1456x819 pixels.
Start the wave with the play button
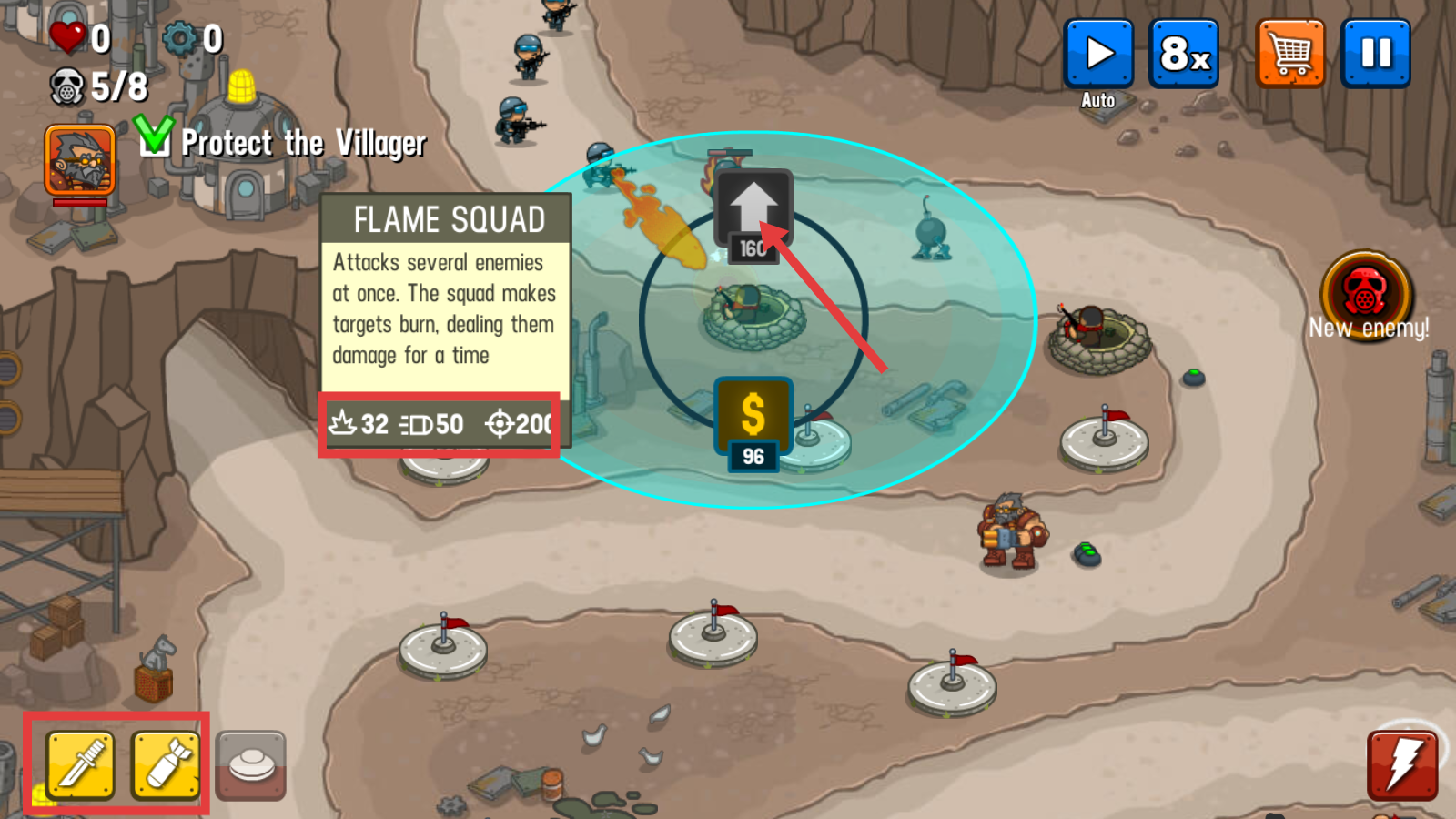pos(1098,55)
